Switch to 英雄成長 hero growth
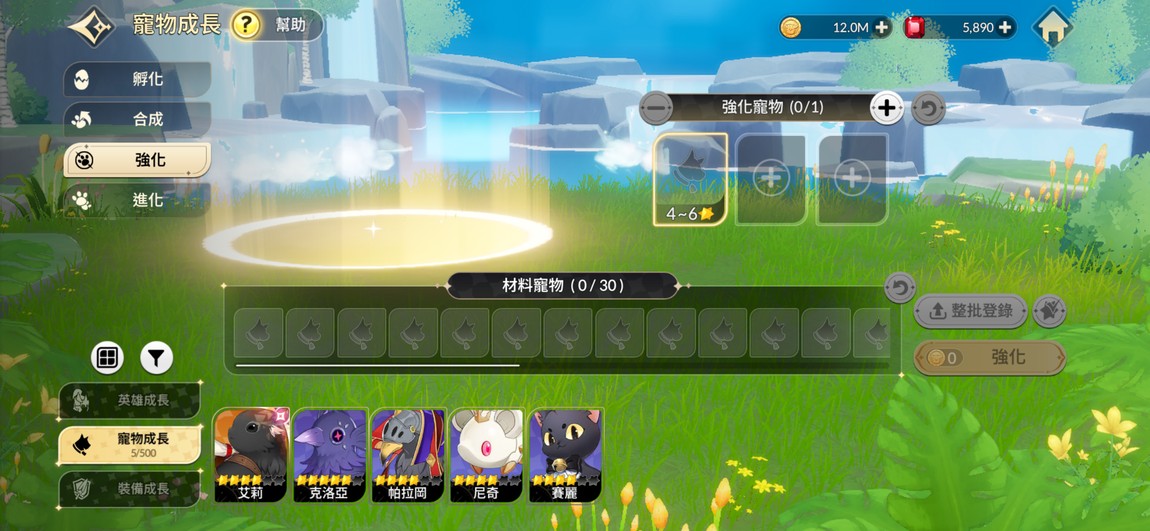Viewport: 1150px width, 531px height. 130,400
